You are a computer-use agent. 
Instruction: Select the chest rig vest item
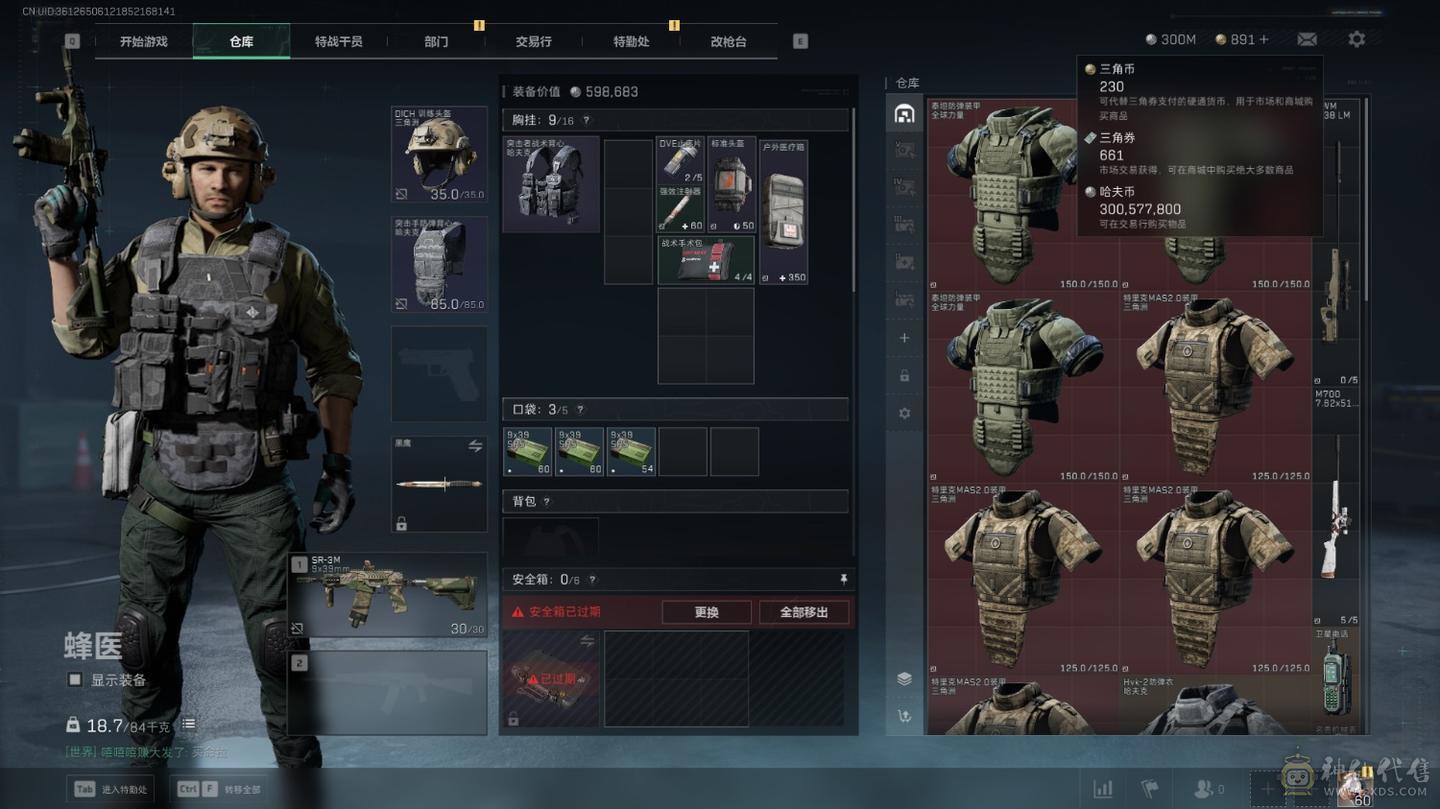tap(551, 184)
